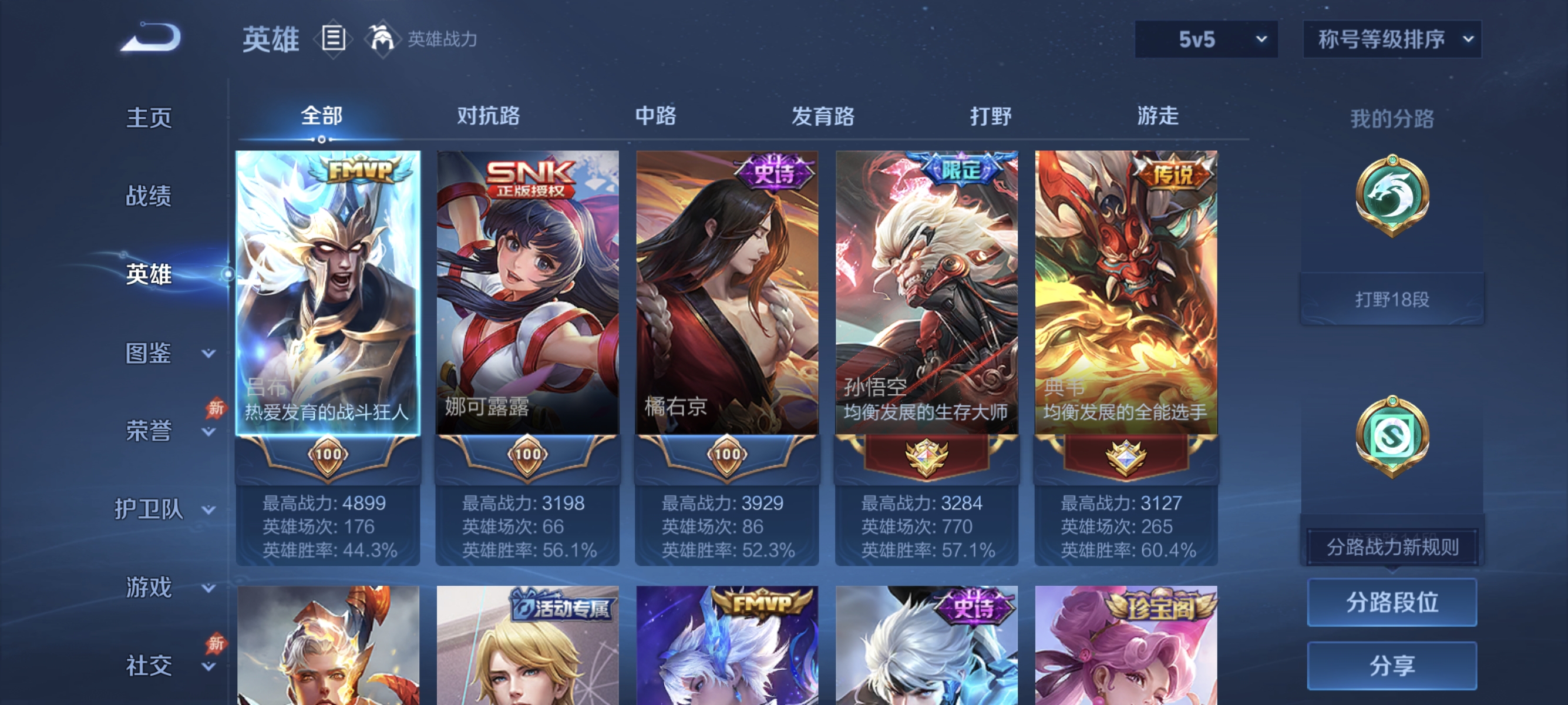Click the back arrow icon top-left
The height and width of the screenshot is (705, 1568).
pos(152,38)
